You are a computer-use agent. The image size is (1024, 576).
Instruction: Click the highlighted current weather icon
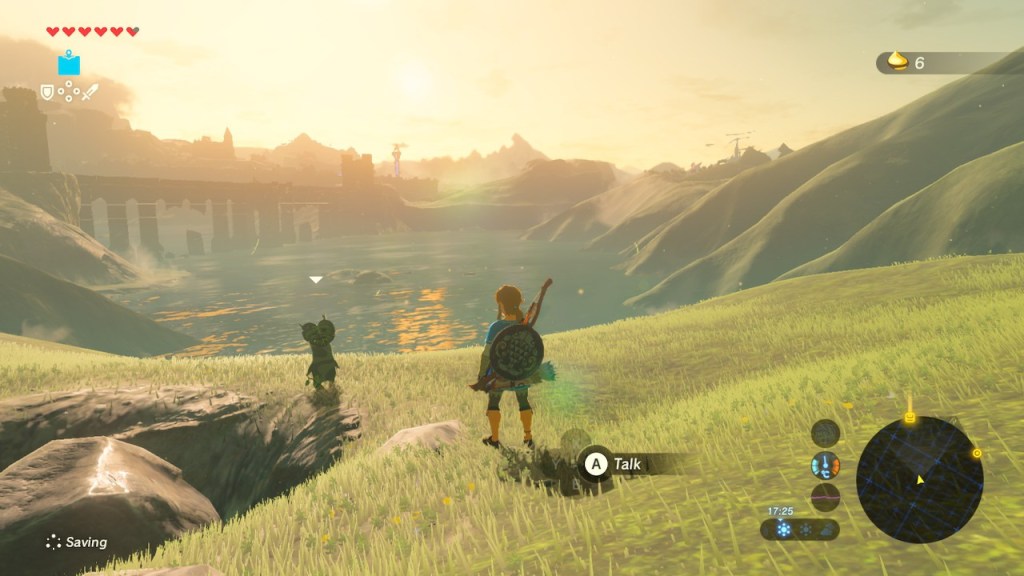pos(783,529)
